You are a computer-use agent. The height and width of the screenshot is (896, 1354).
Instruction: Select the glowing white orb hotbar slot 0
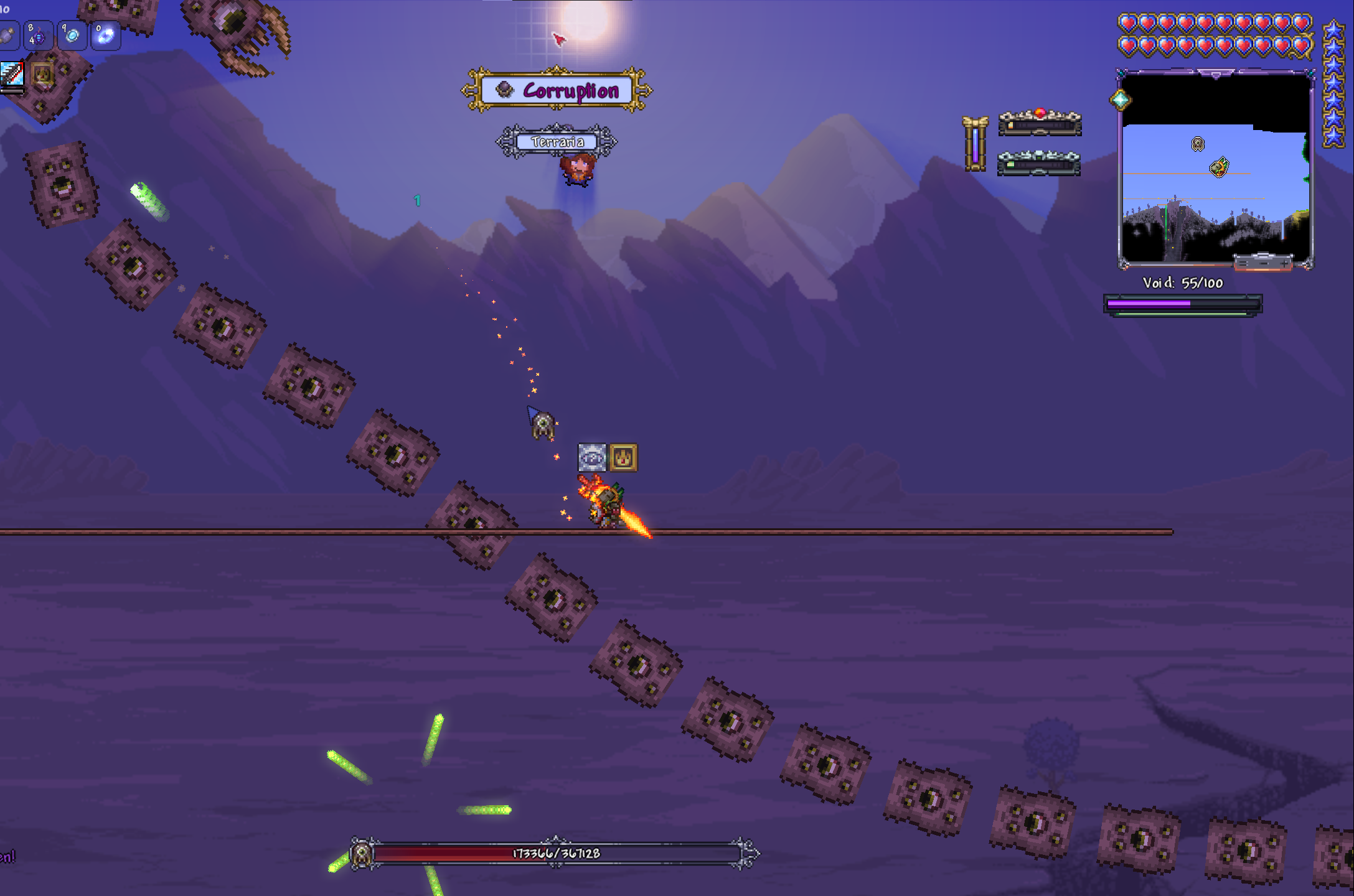105,36
